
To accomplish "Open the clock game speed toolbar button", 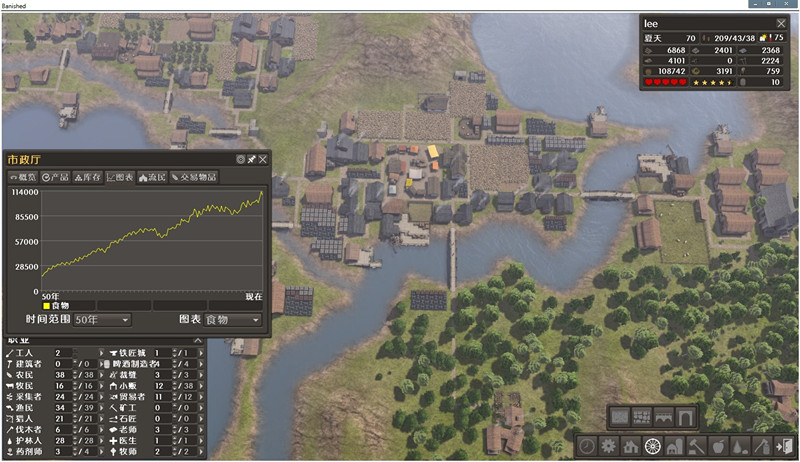I will point(587,446).
